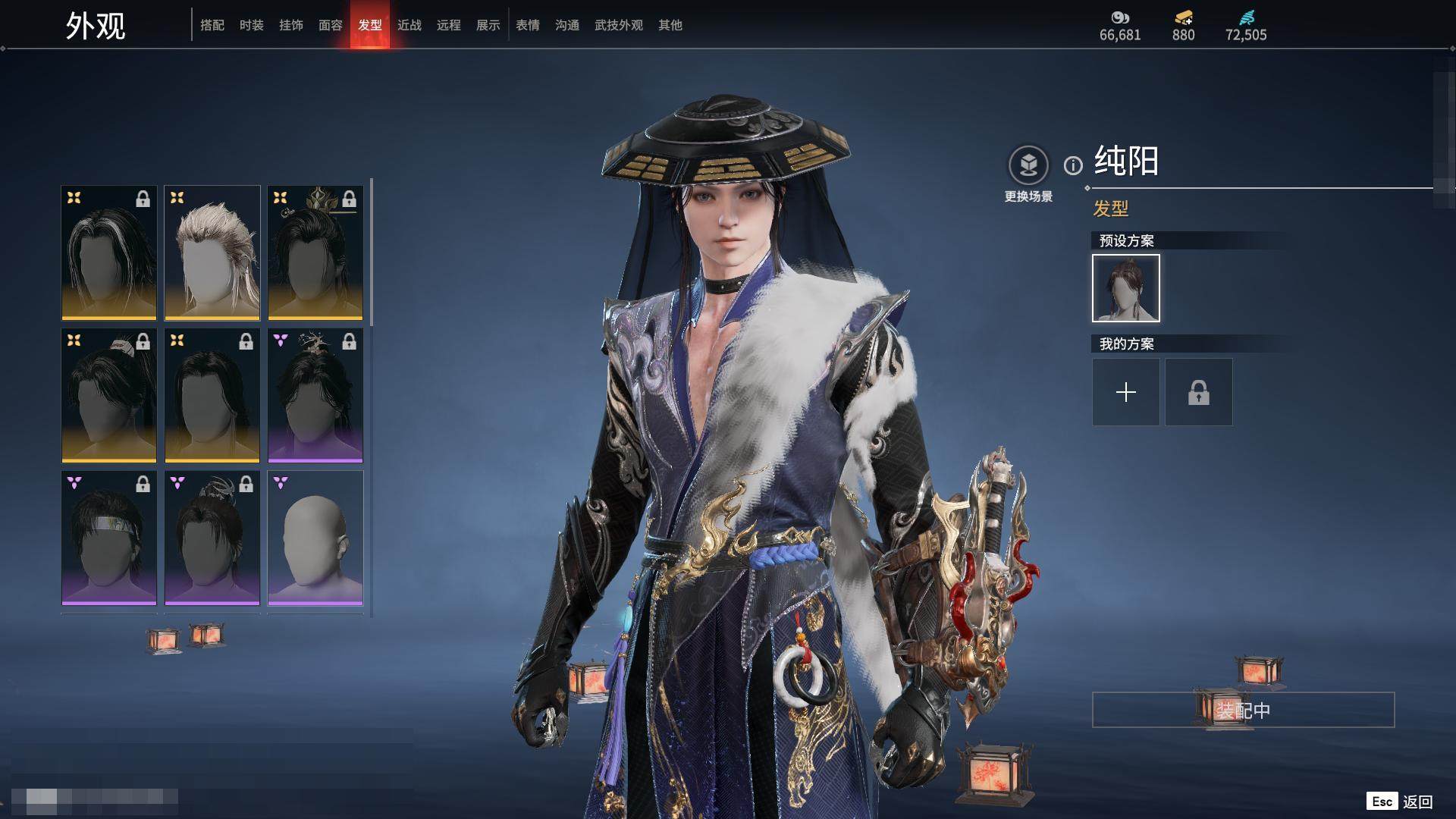Add a new scheme with the plus slot
This screenshot has width=1456, height=819.
tap(1126, 392)
